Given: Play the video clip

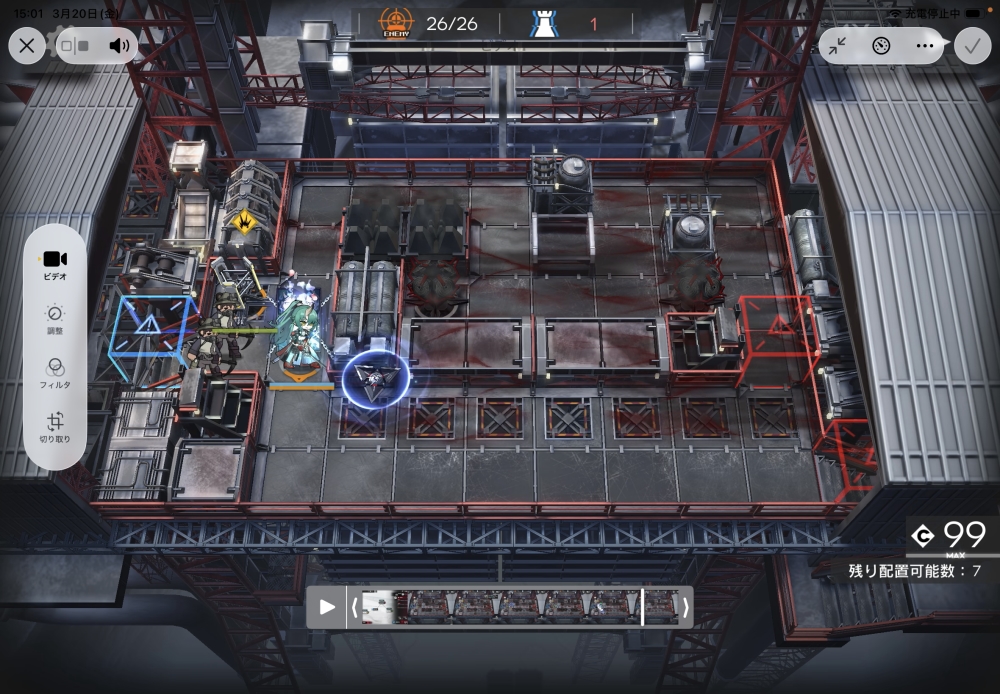Looking at the screenshot, I should 327,607.
